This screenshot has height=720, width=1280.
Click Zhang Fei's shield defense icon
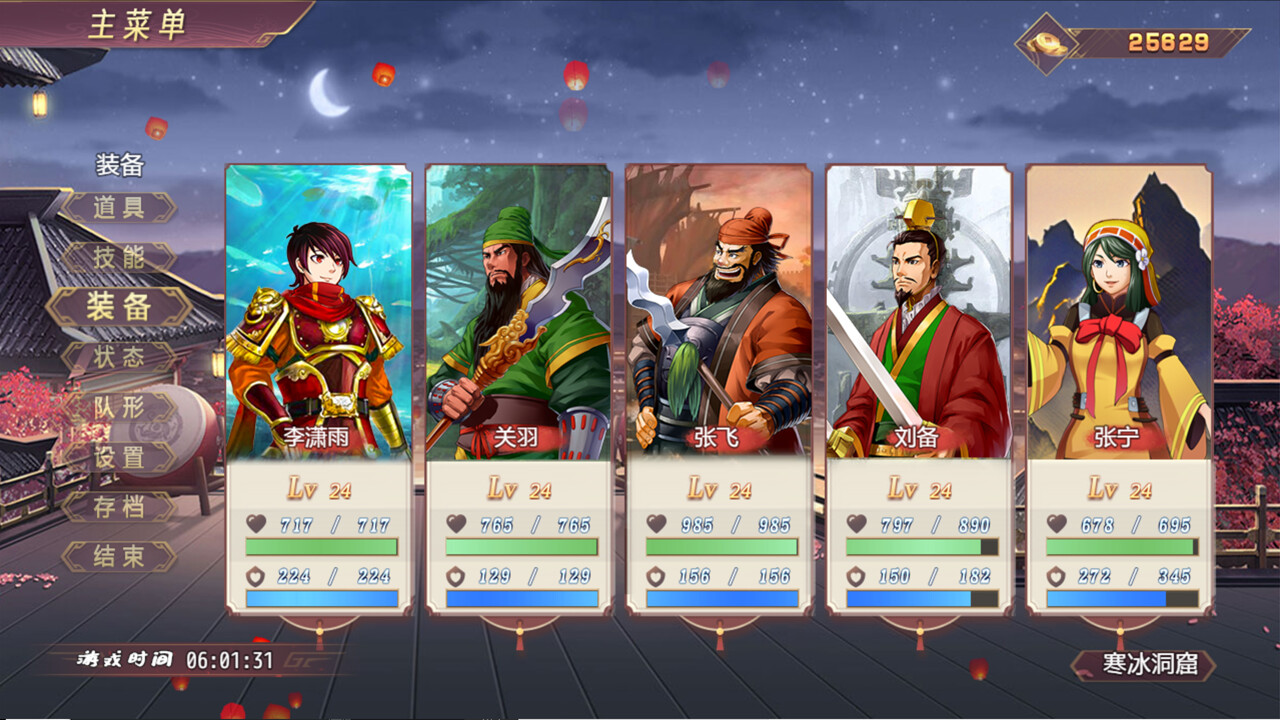[657, 578]
